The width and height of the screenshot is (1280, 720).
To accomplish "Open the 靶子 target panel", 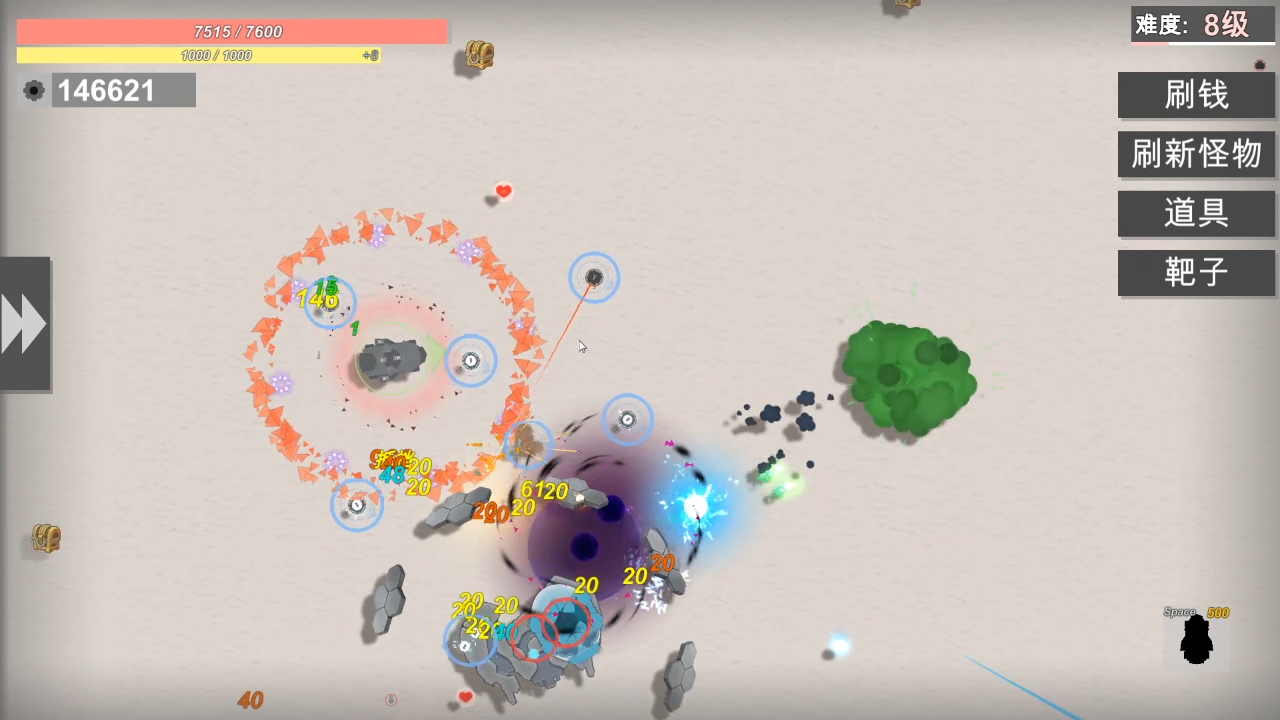I will coord(1196,273).
